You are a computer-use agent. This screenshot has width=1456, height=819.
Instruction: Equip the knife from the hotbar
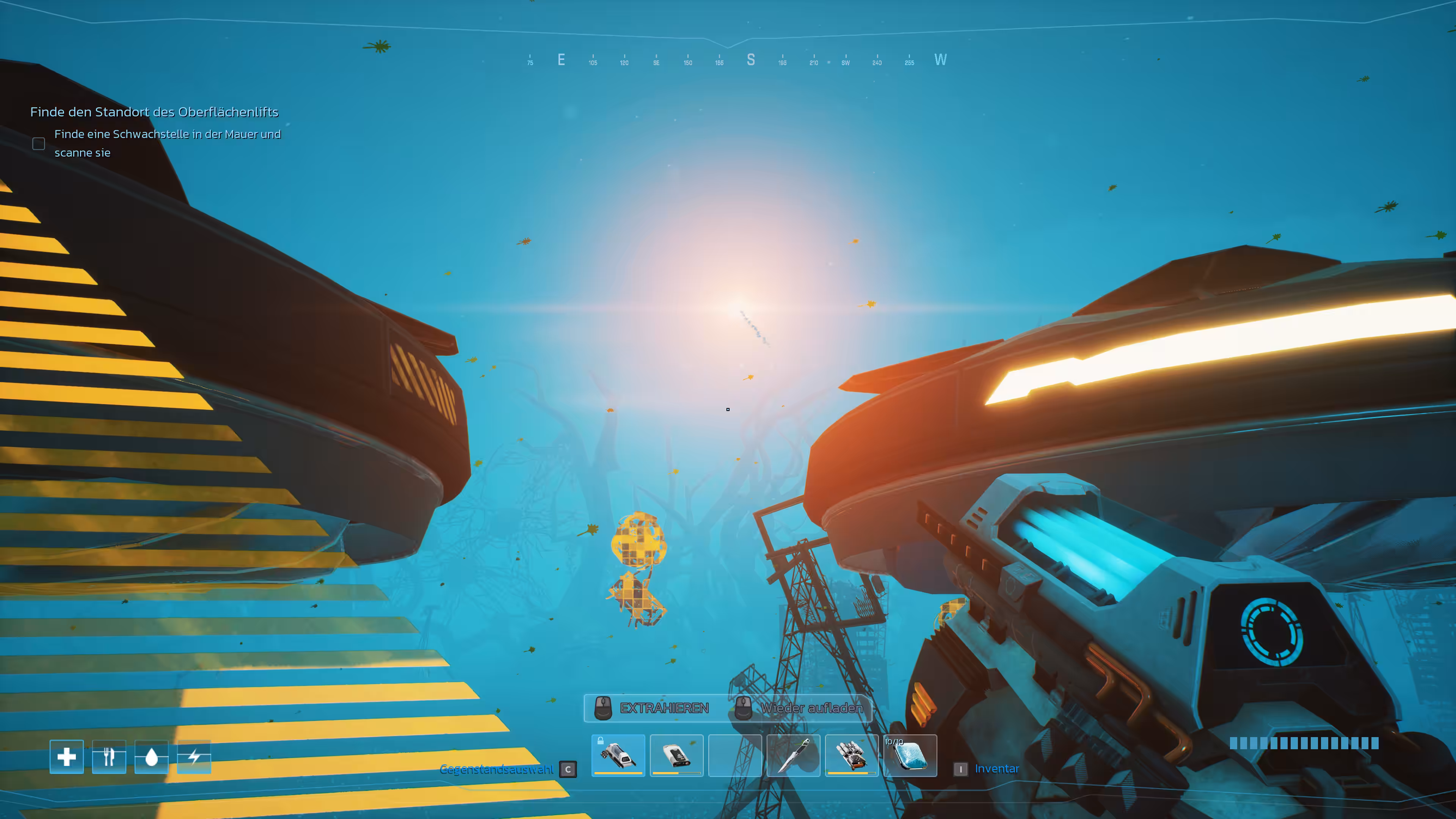coord(793,755)
